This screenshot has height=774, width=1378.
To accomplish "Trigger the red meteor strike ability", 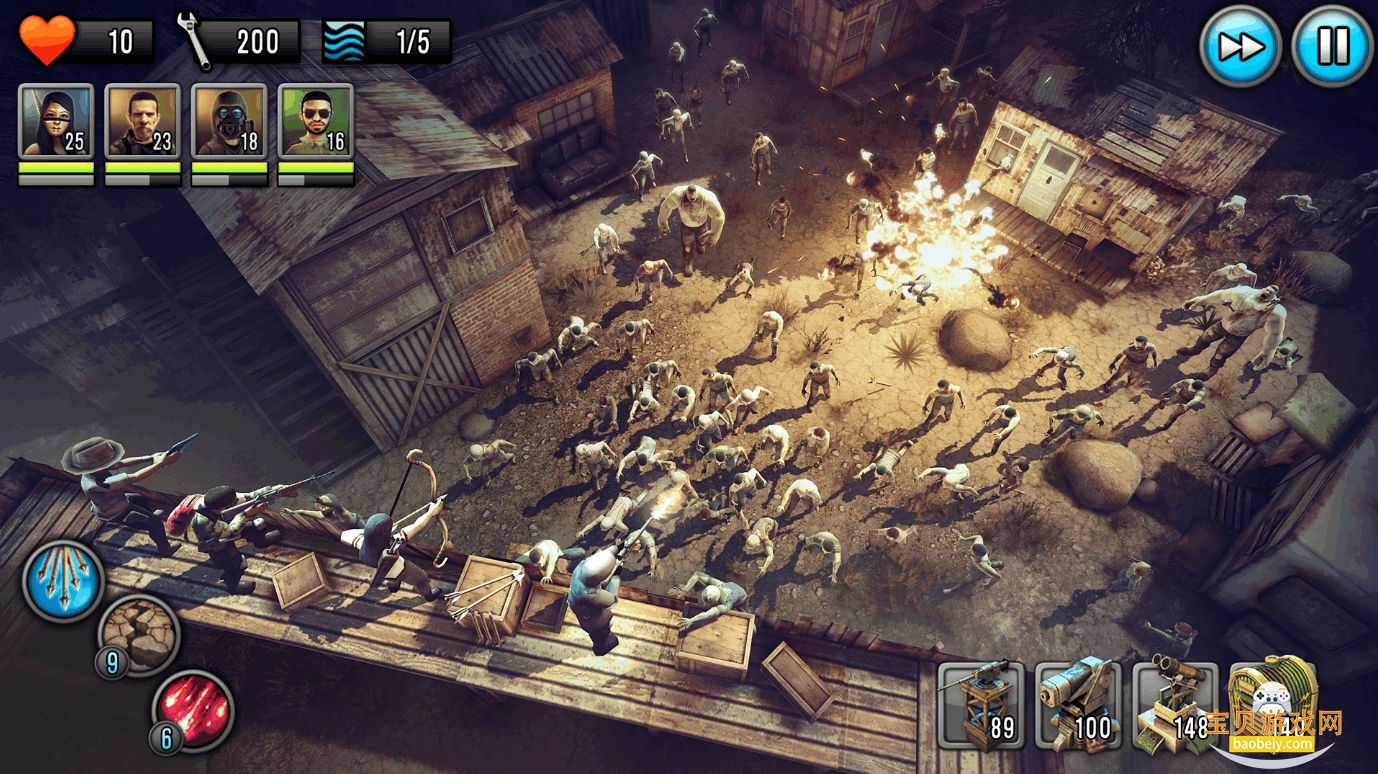I will [x=192, y=709].
